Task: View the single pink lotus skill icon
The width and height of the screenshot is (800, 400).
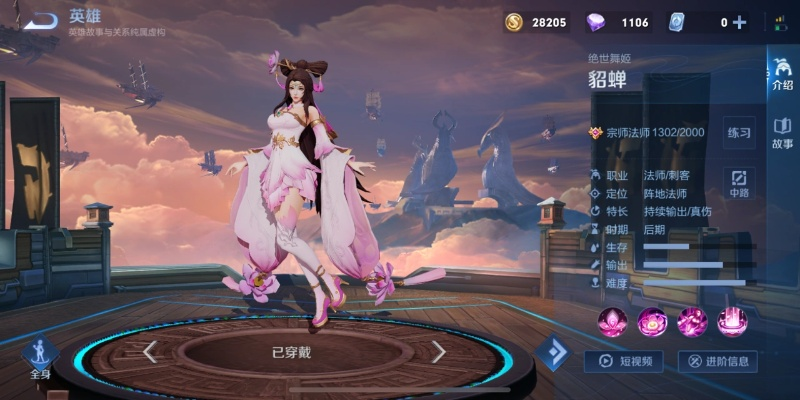Action: click(612, 321)
